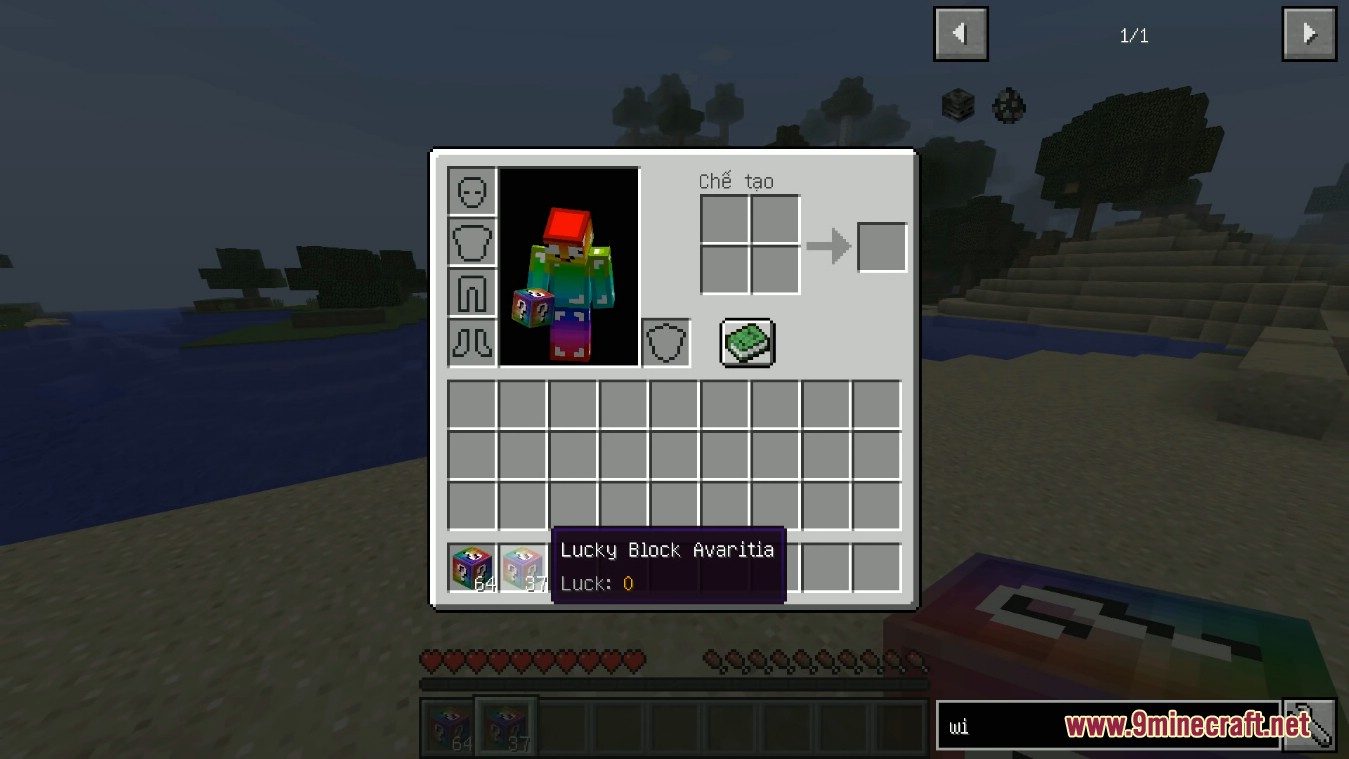Click the 1/1 page indicator

tap(1135, 34)
